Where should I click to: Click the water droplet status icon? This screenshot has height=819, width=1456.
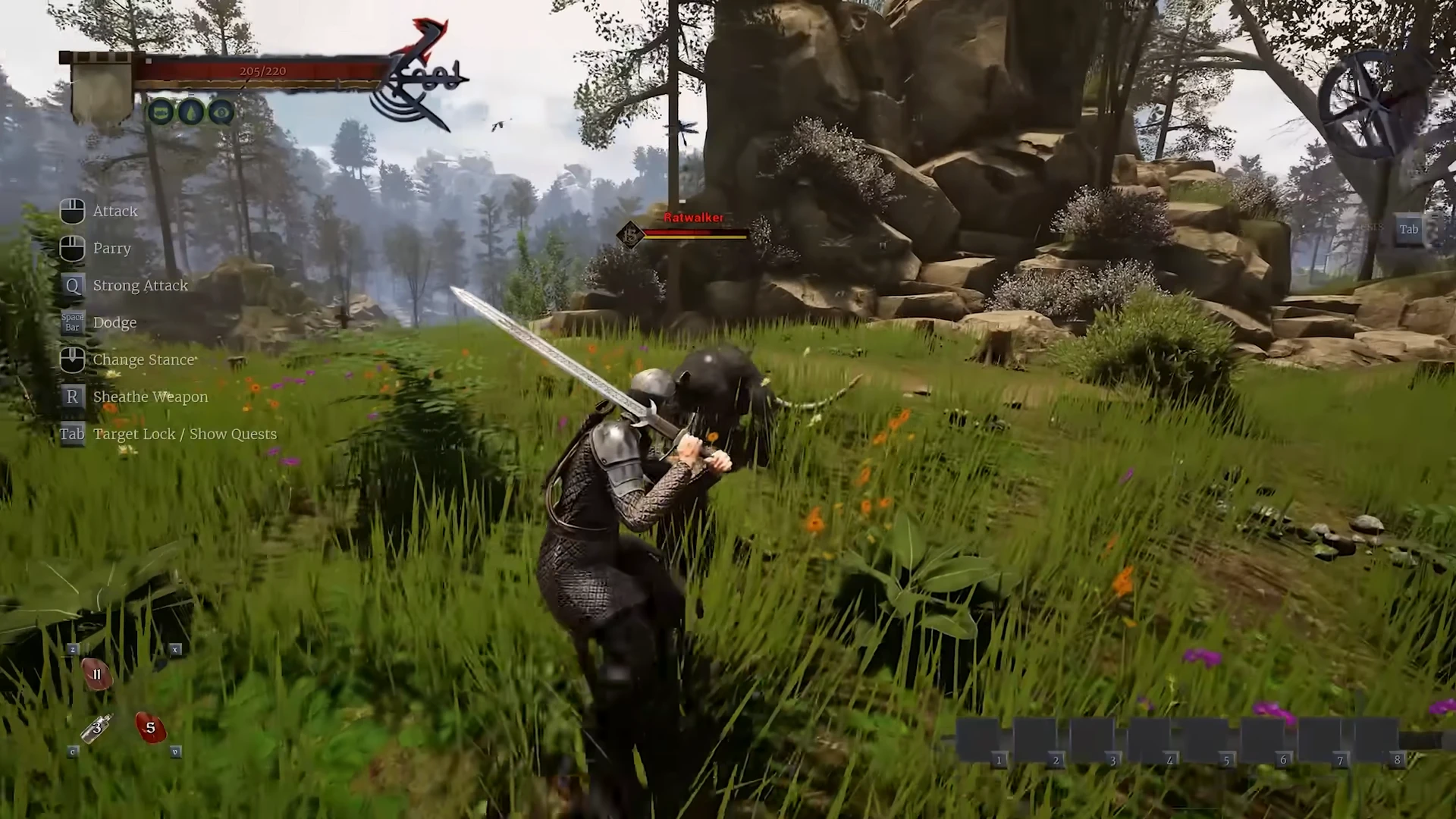point(191,112)
